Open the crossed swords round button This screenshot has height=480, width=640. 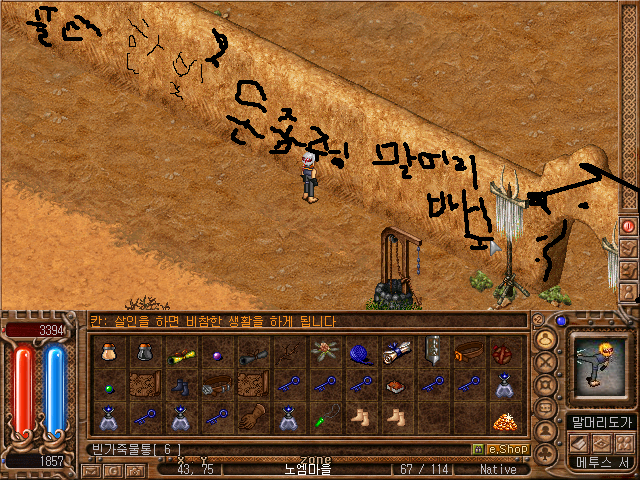click(547, 362)
